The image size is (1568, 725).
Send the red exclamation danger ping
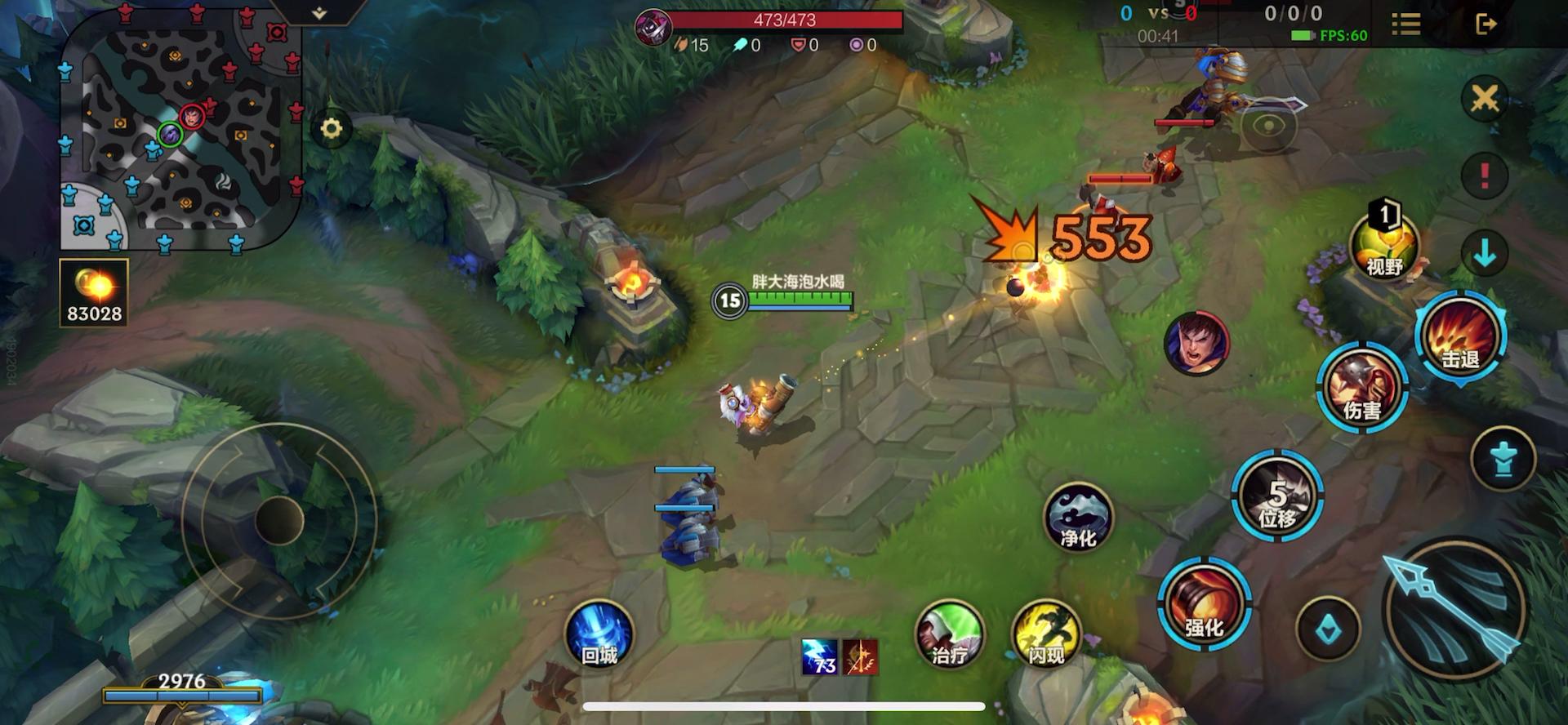coord(1484,175)
